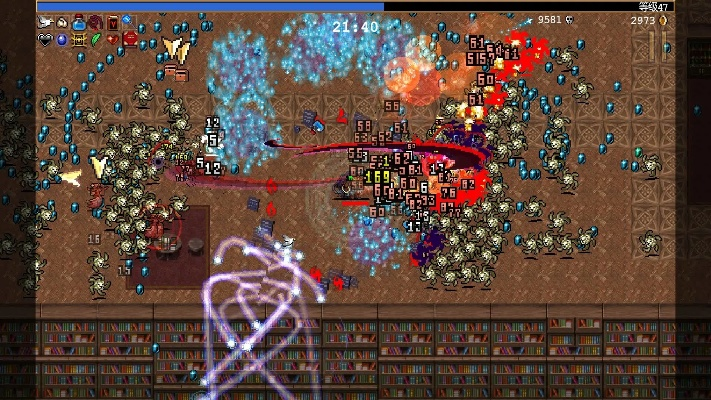The width and height of the screenshot is (711, 400).
Task: Select the black Hollow Heart passive icon
Action: tap(45, 39)
